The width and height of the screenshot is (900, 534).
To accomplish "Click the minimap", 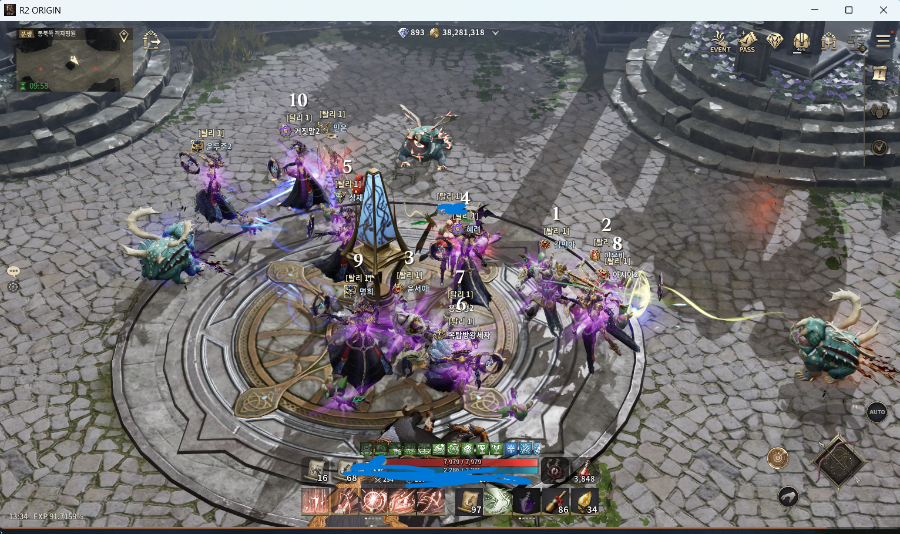I will coord(76,60).
